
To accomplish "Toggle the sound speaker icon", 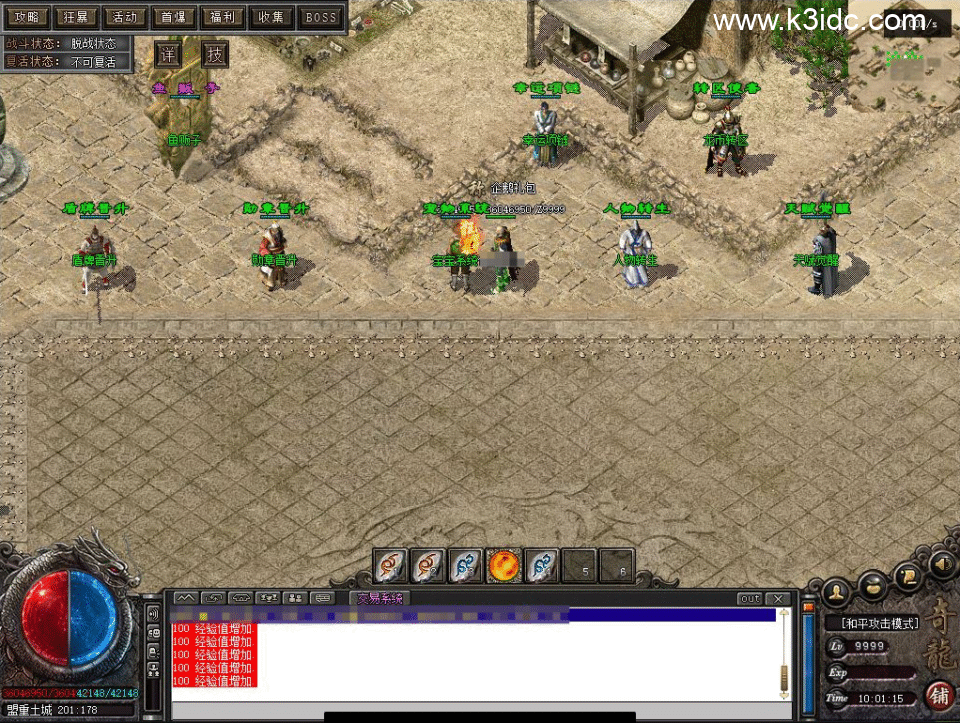I will [x=942, y=566].
